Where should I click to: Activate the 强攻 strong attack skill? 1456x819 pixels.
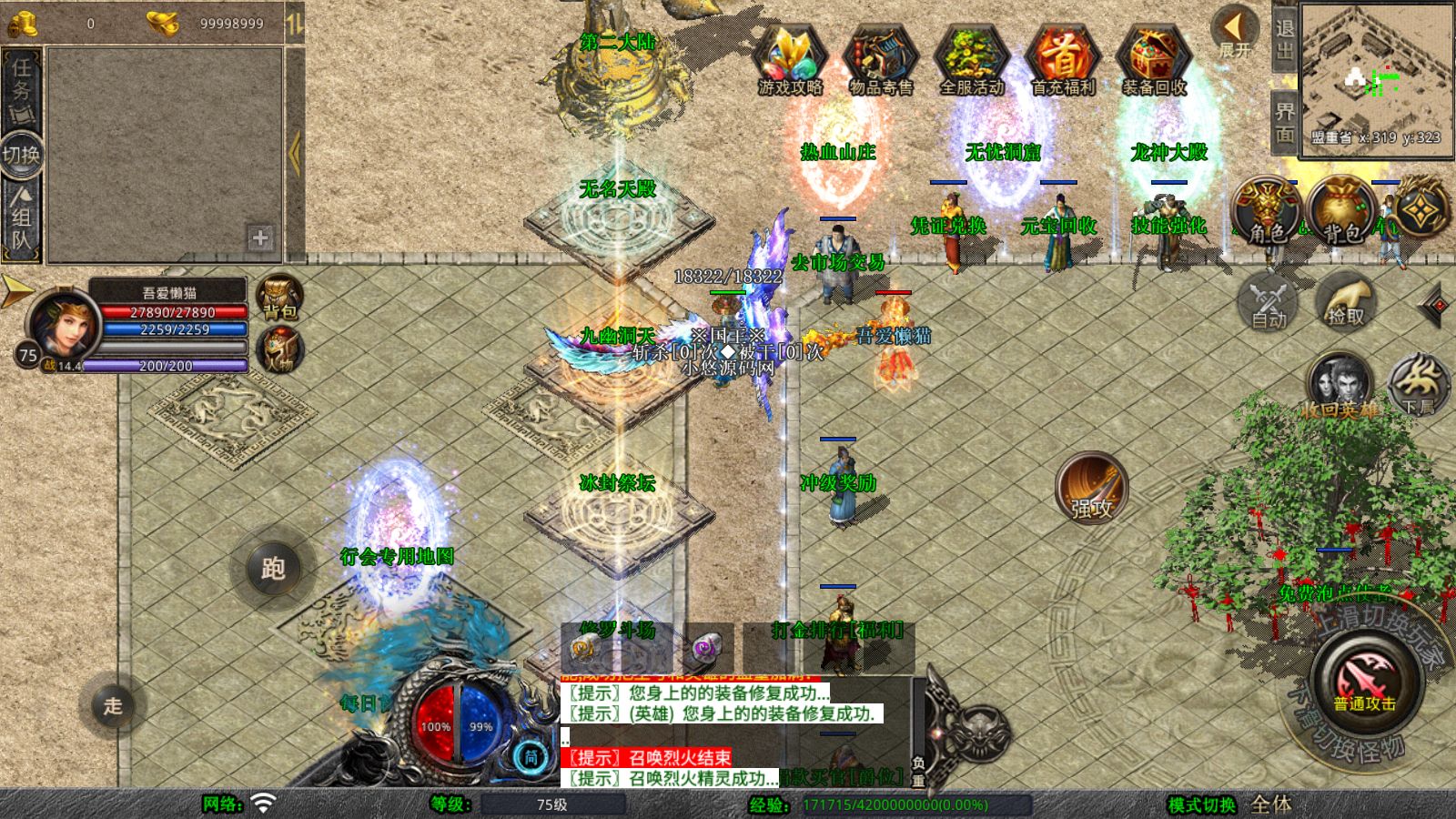coord(1092,488)
